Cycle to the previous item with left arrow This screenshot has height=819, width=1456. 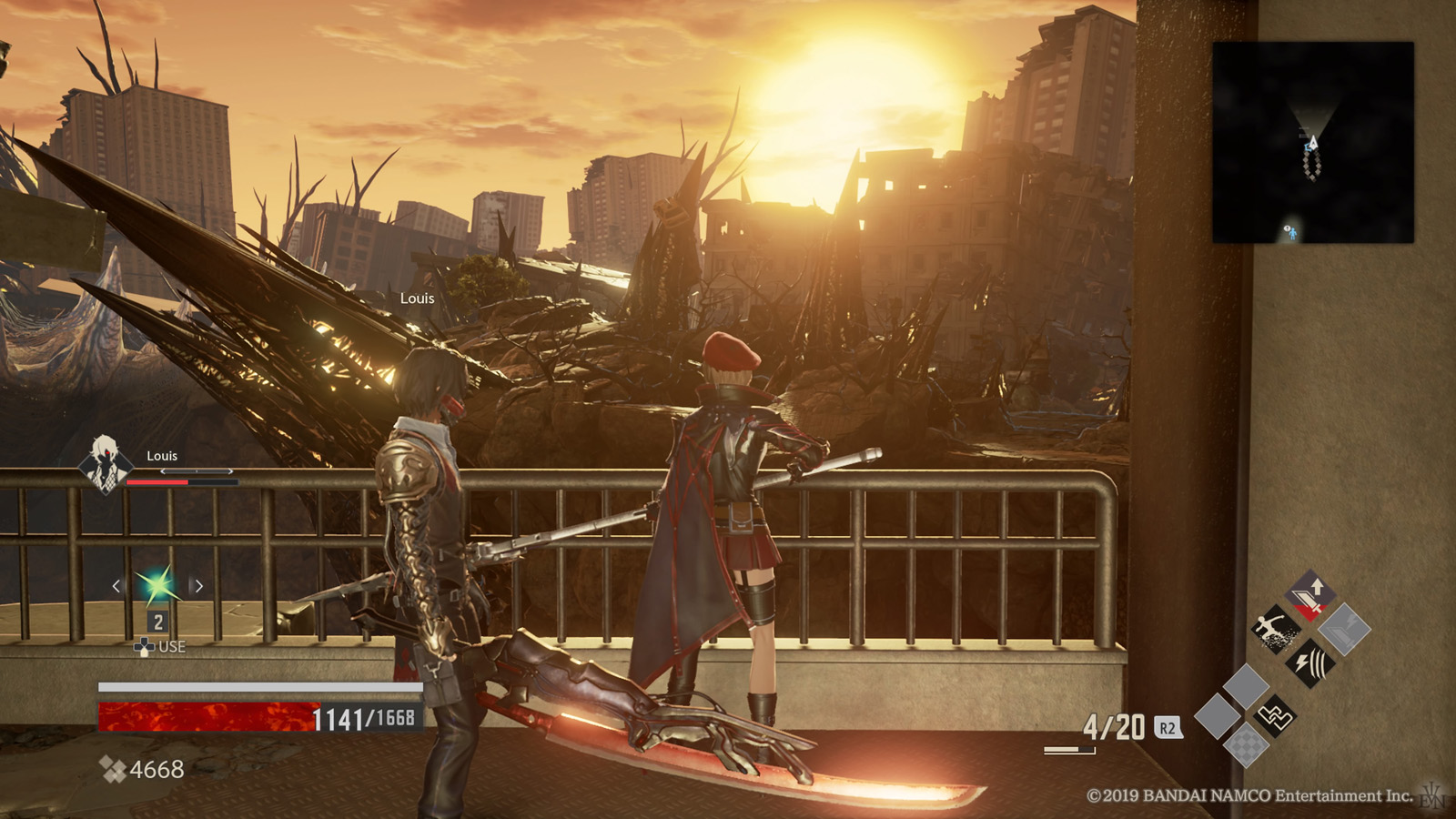116,586
